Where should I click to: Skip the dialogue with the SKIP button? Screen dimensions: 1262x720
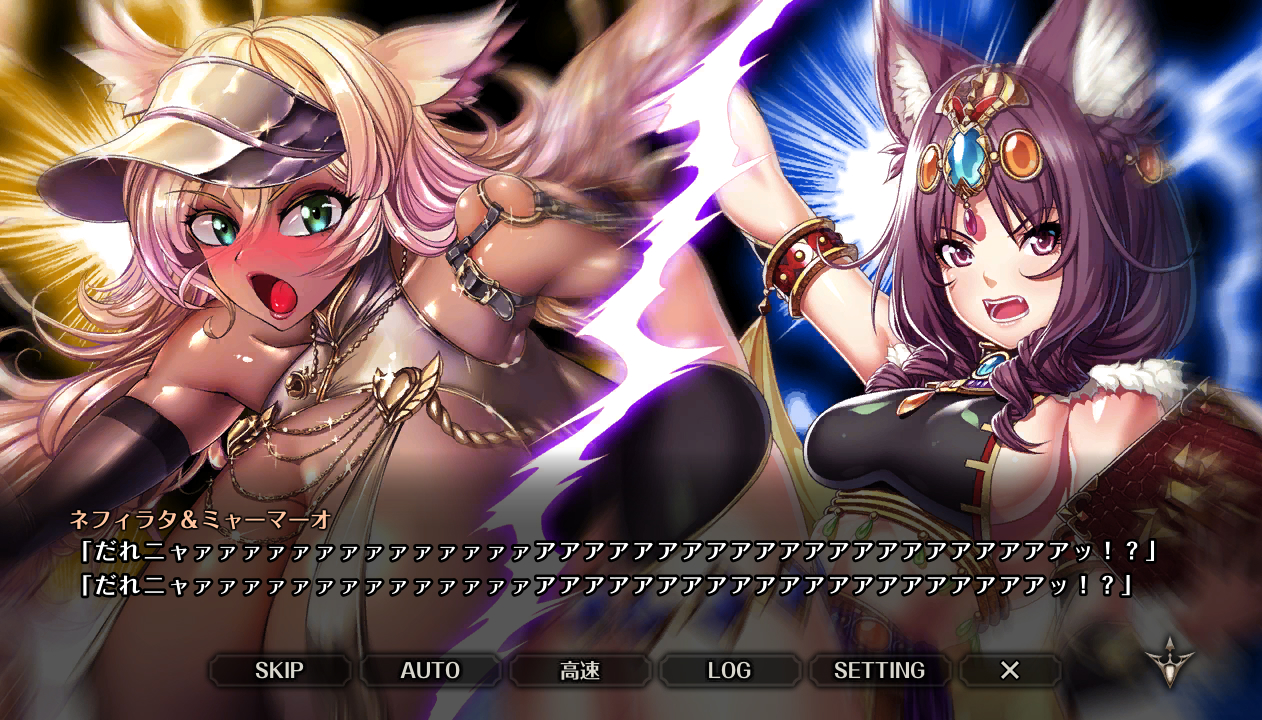pyautogui.click(x=279, y=670)
